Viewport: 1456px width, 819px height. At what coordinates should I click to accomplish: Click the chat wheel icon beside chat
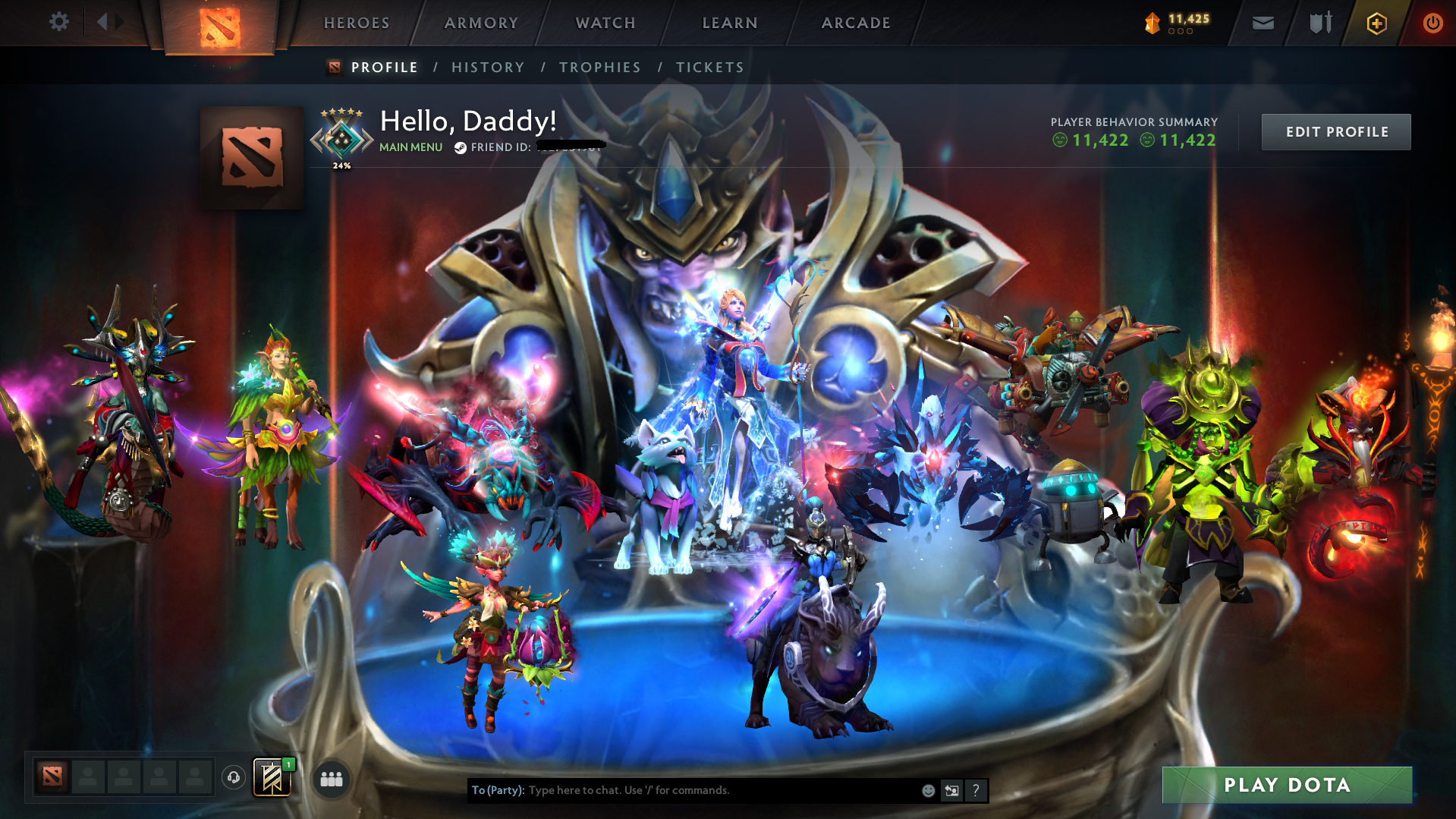tap(952, 790)
